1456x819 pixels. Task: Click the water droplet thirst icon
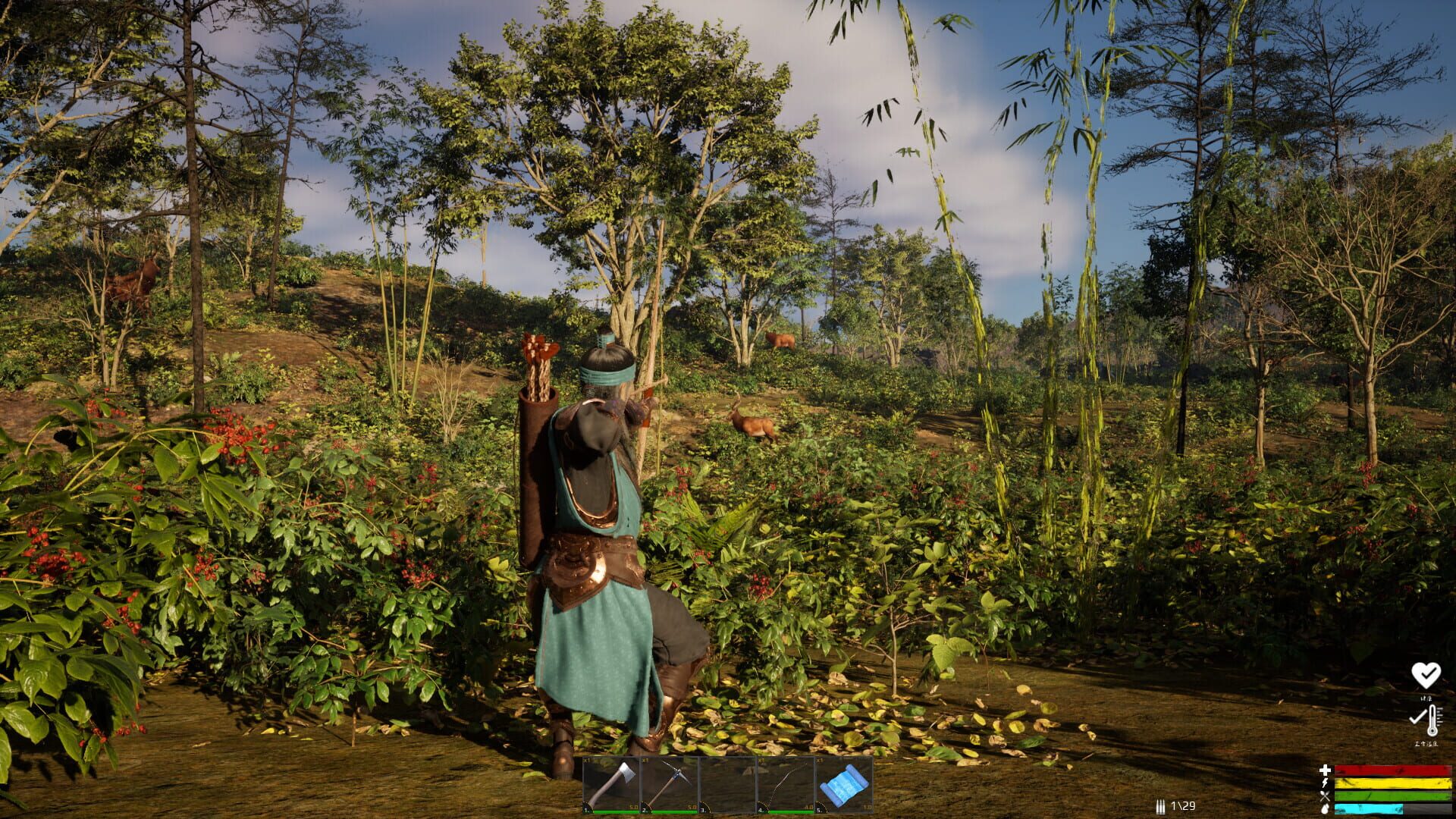click(x=1324, y=808)
